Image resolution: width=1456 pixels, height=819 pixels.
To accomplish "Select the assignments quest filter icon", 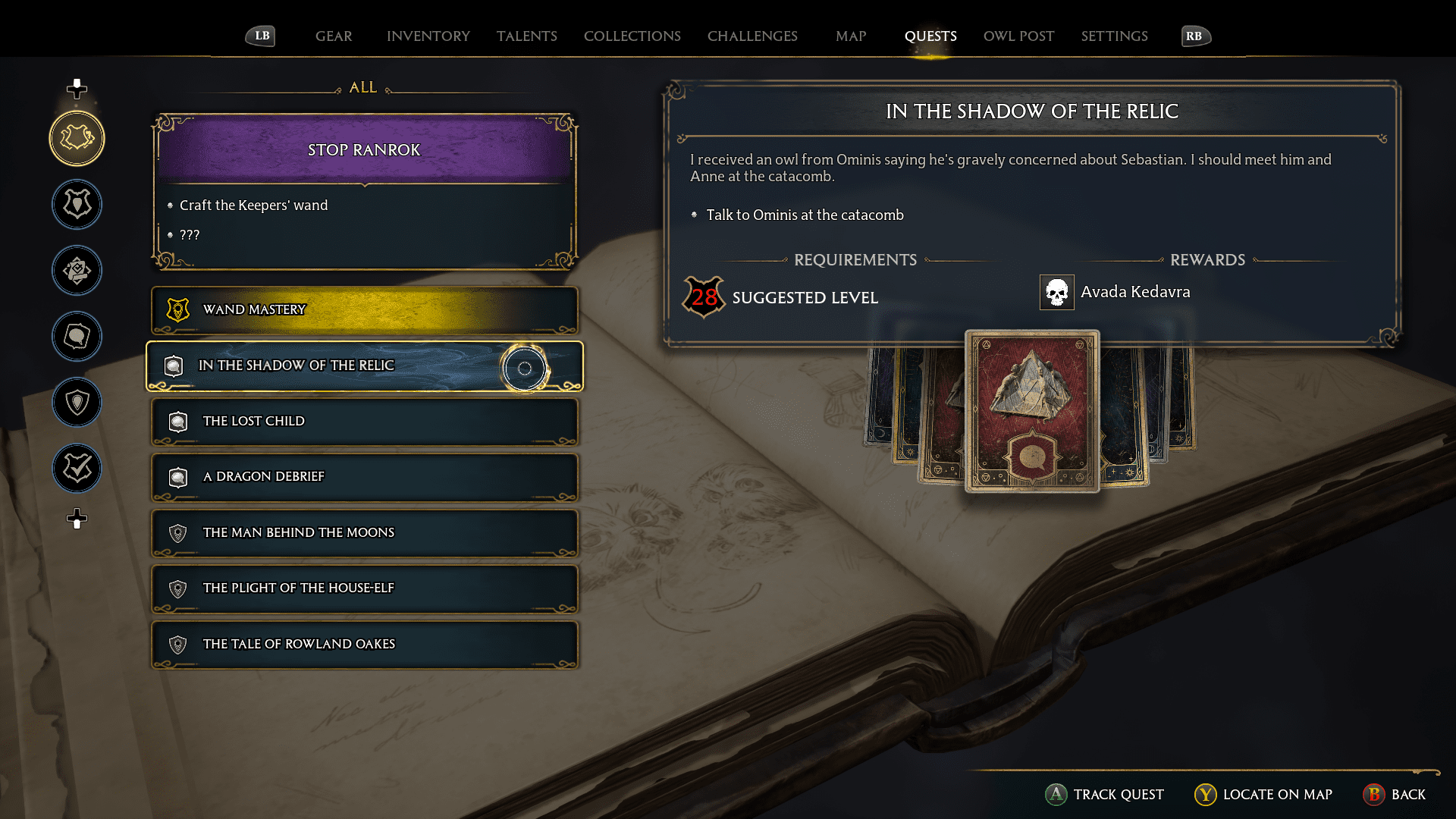I will click(x=76, y=271).
